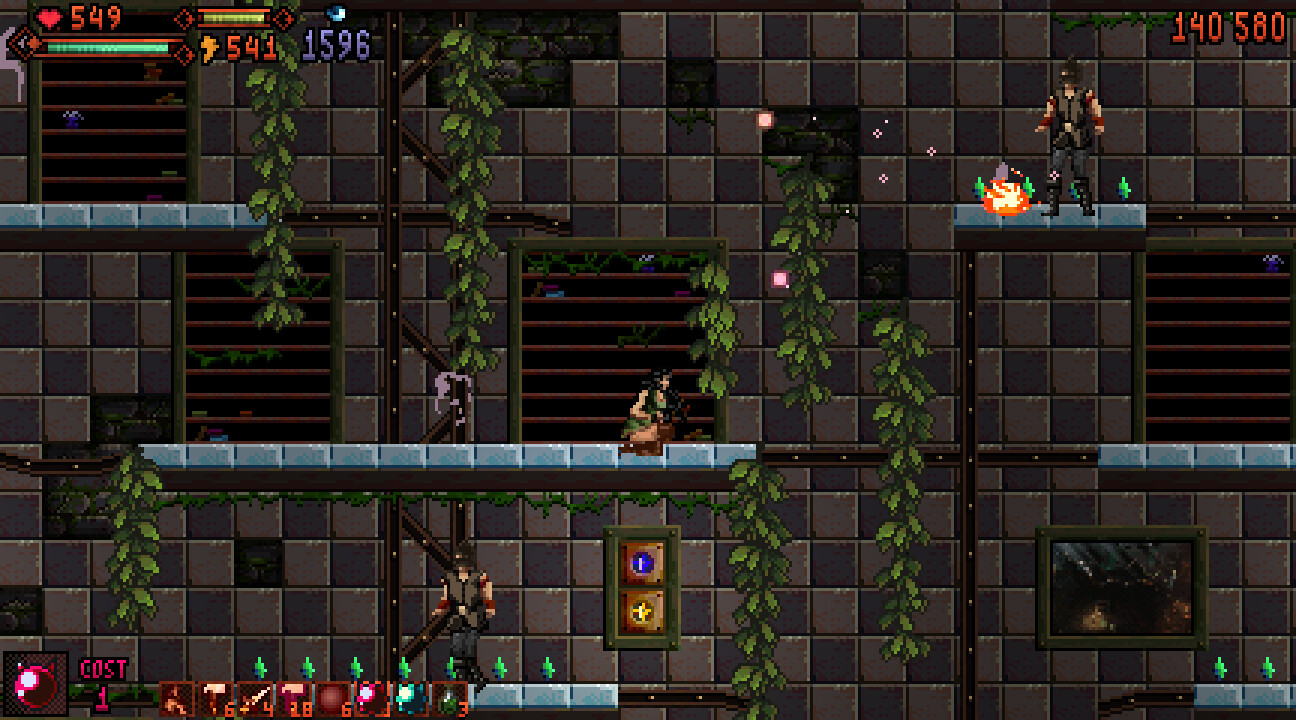Select the pink mushroom stack of 18
1296x720 pixels.
pyautogui.click(x=294, y=697)
